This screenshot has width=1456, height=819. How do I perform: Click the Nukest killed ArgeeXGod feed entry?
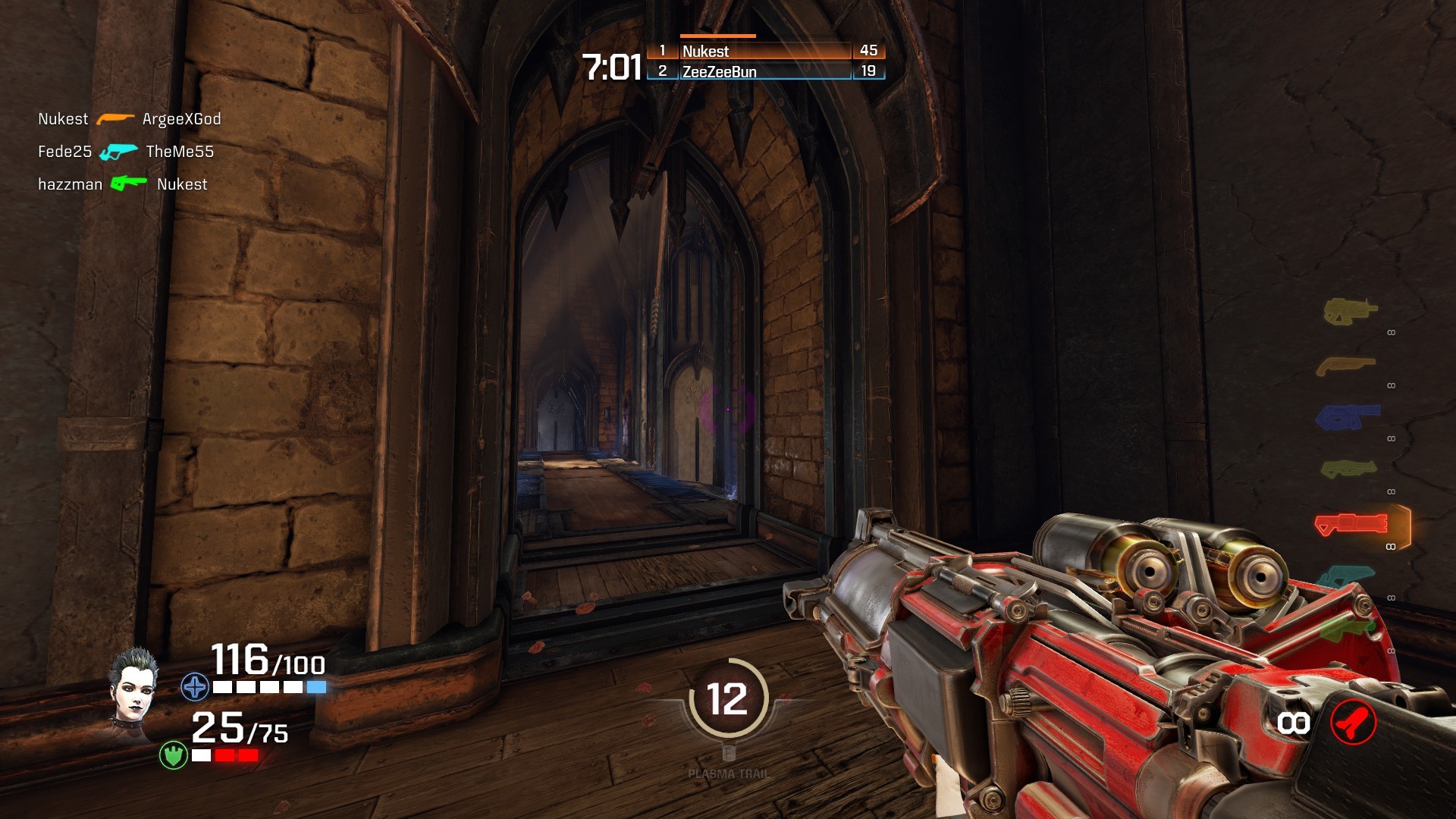130,119
